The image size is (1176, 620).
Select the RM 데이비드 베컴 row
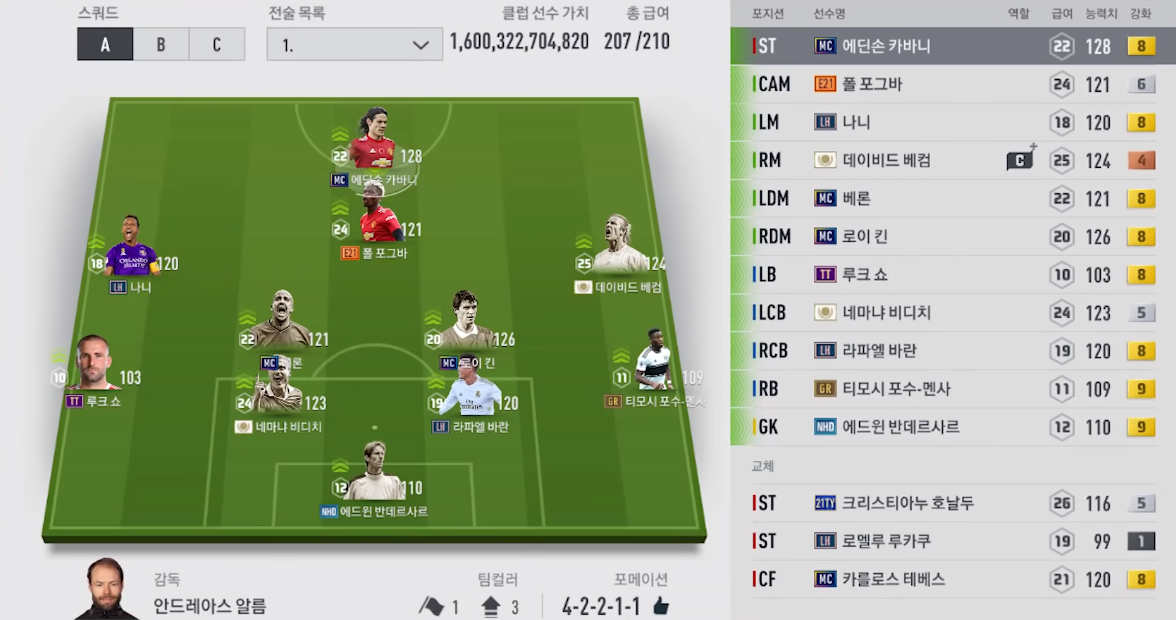[952, 160]
